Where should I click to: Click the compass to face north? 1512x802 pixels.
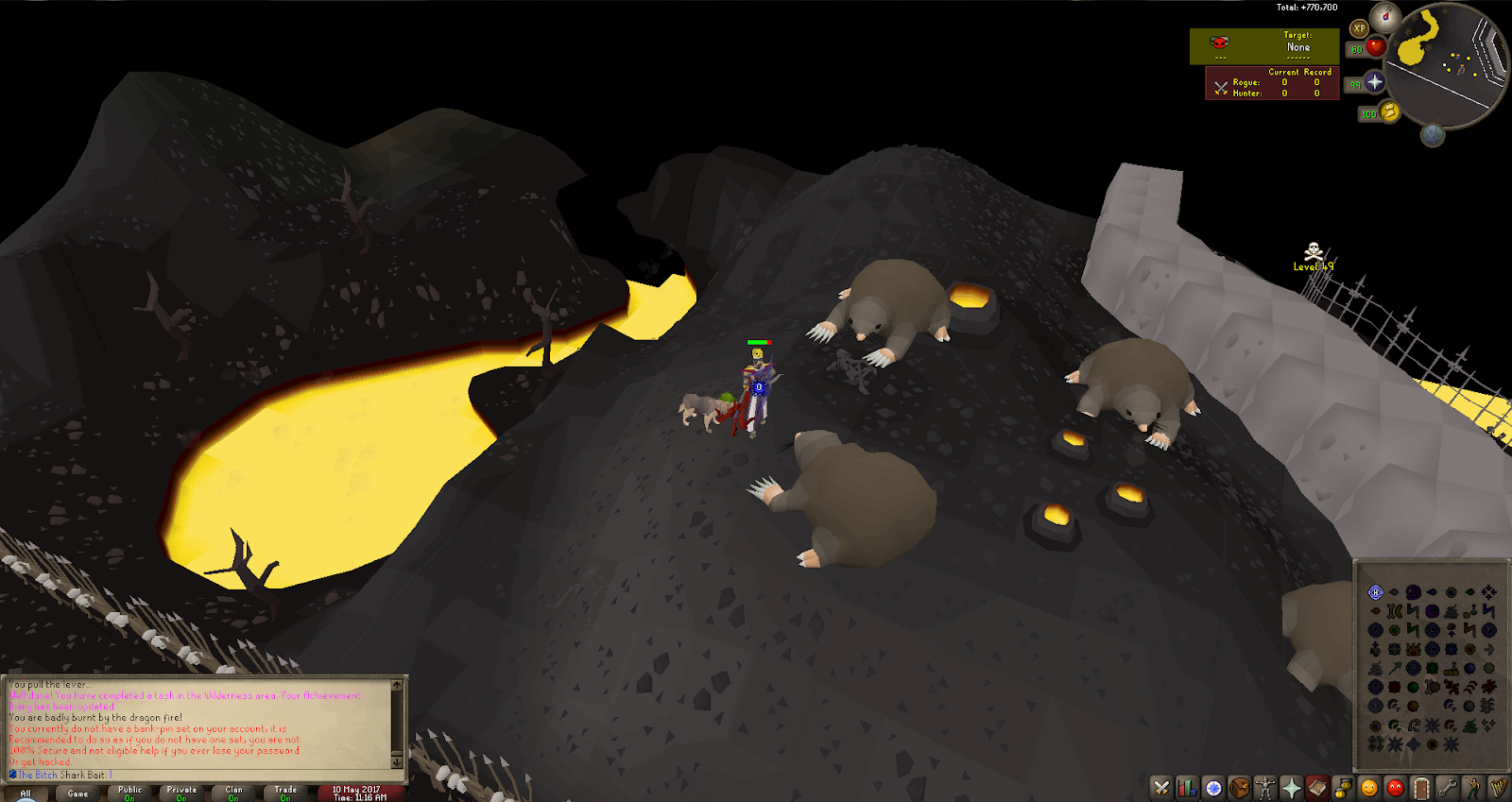pyautogui.click(x=1386, y=16)
